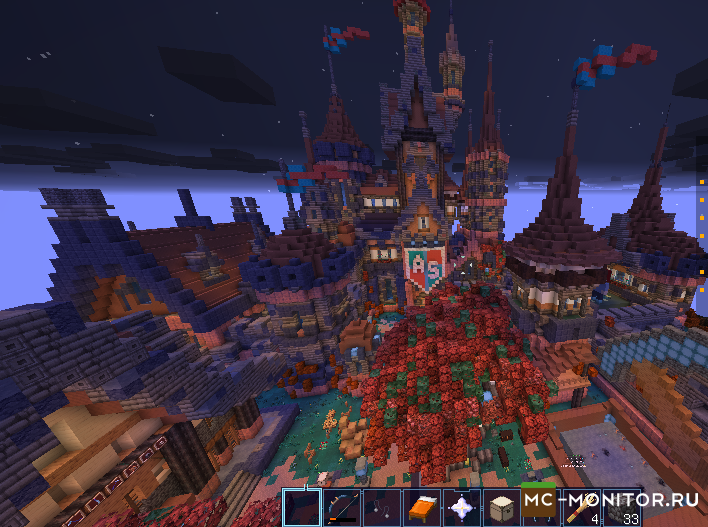The image size is (708, 527).
Task: Select the bow in the hotbar
Action: click(x=341, y=508)
